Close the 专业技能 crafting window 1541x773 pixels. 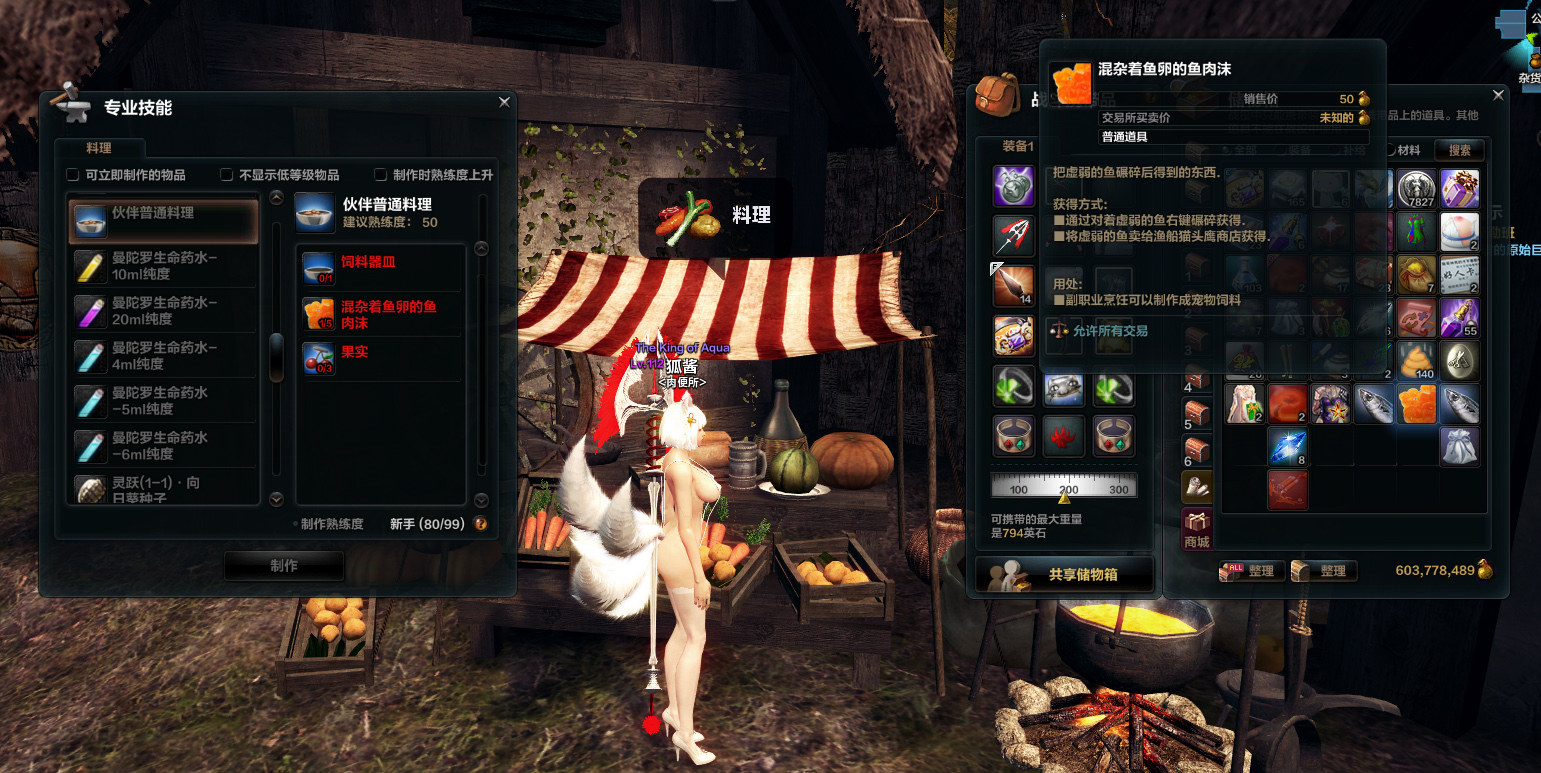tap(504, 102)
